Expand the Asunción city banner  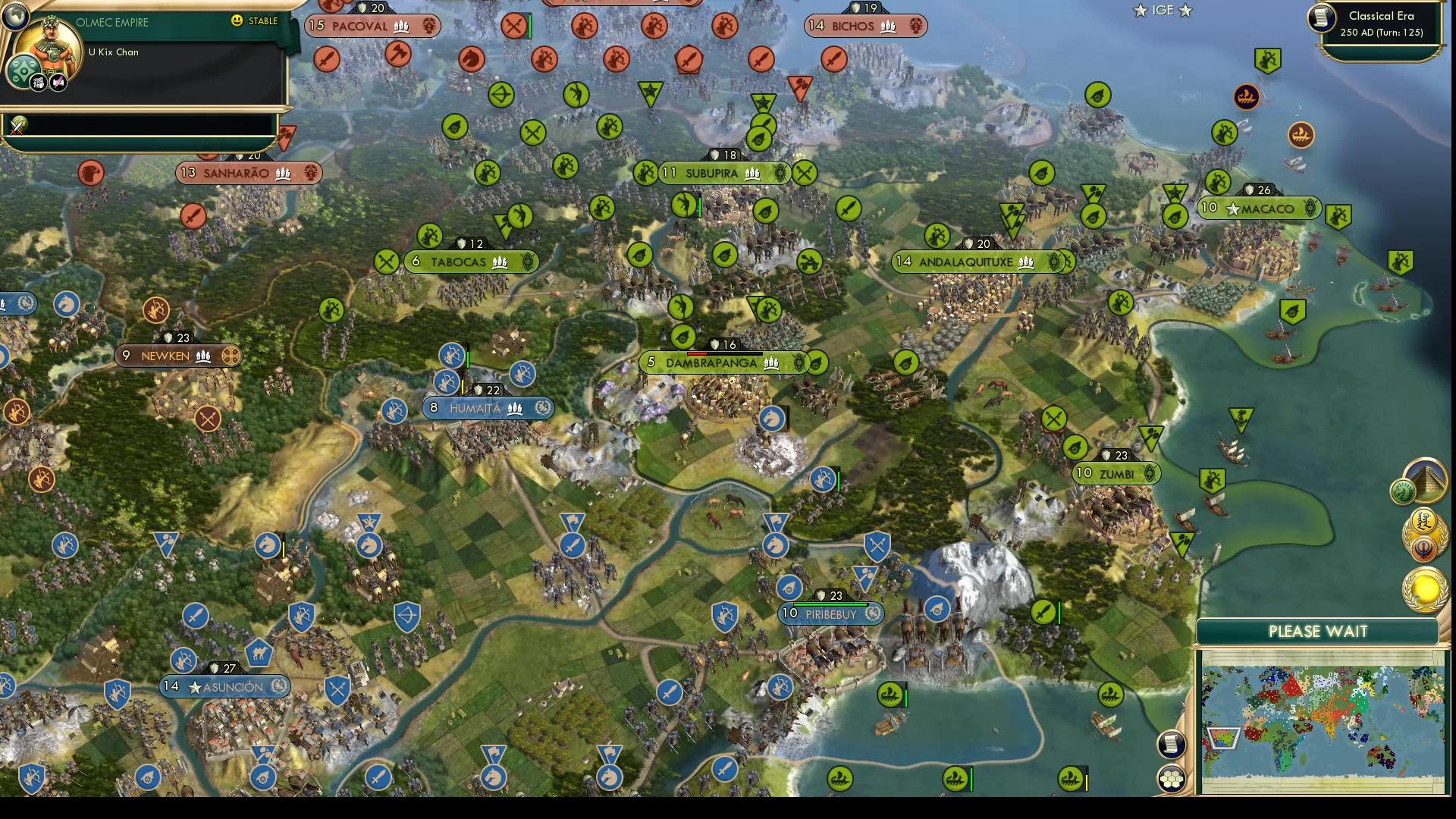224,686
